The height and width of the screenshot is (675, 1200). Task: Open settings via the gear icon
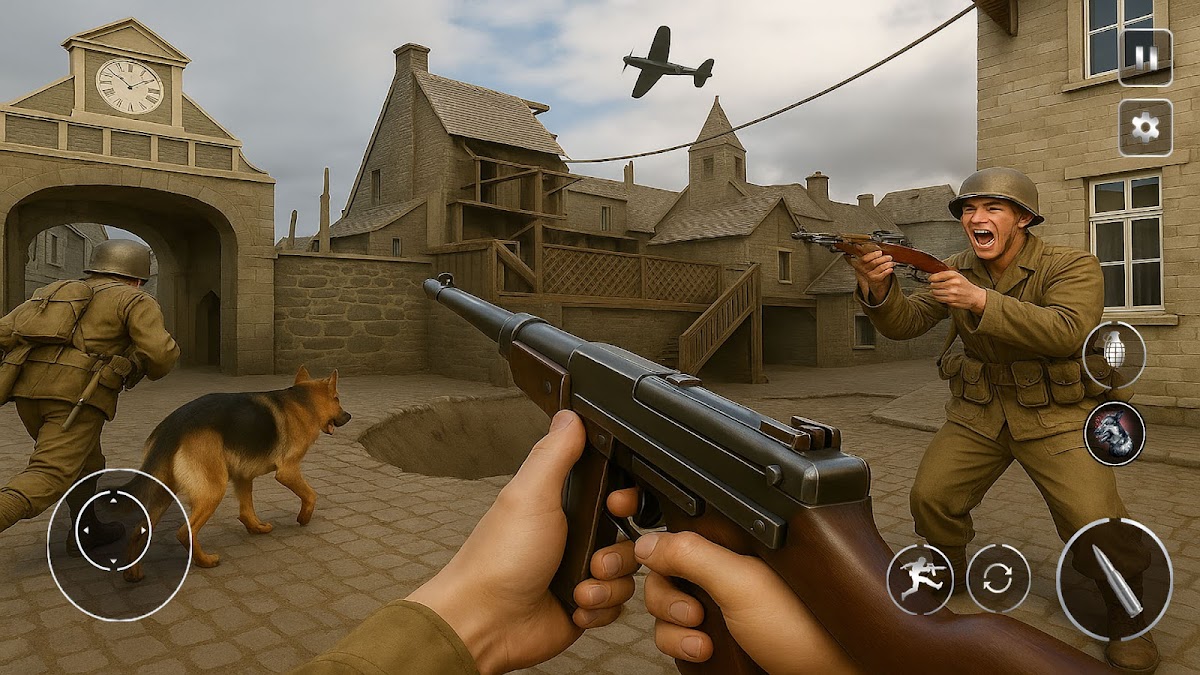tap(1145, 127)
